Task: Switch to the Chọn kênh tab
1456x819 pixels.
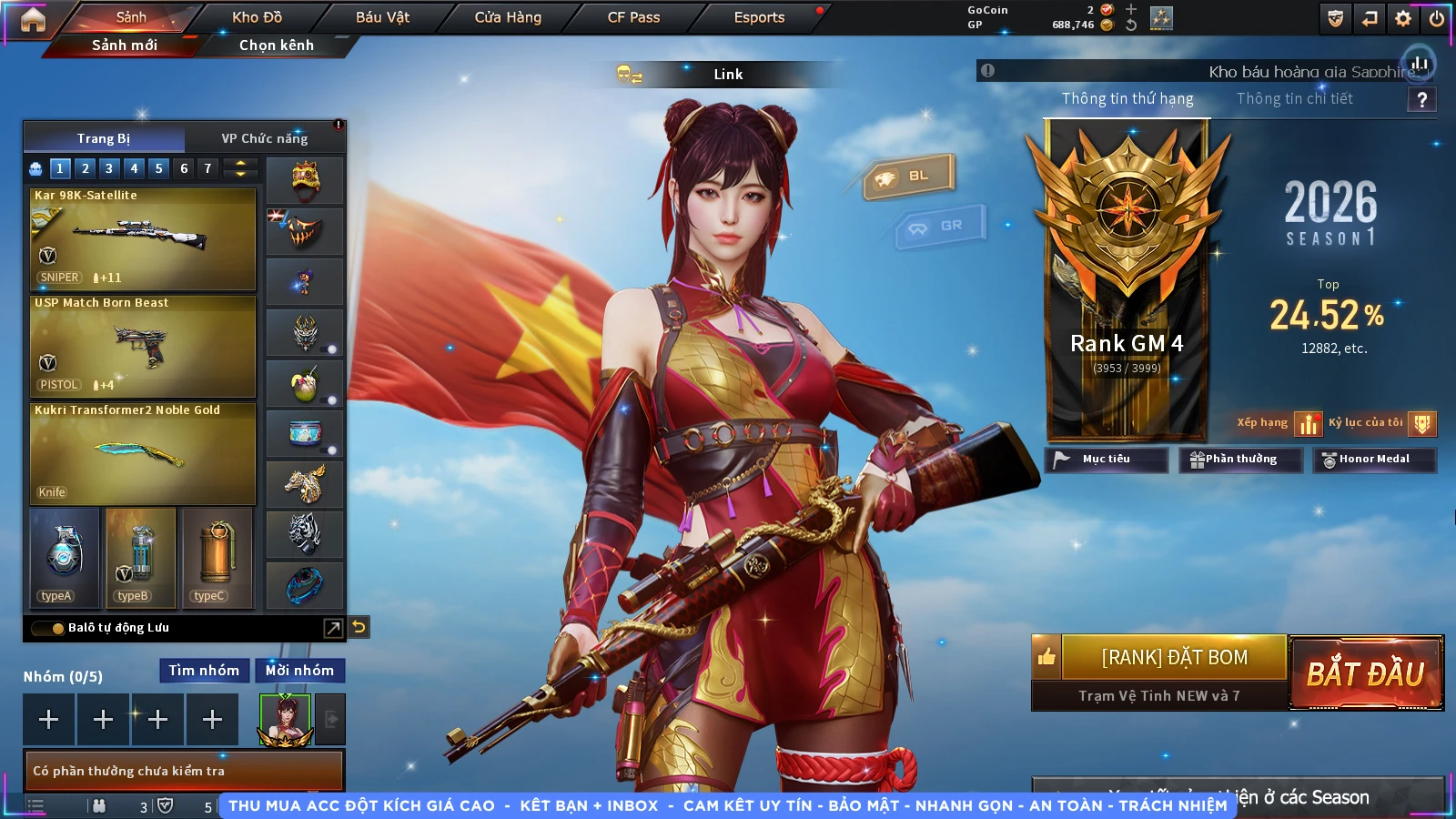Action: click(277, 45)
